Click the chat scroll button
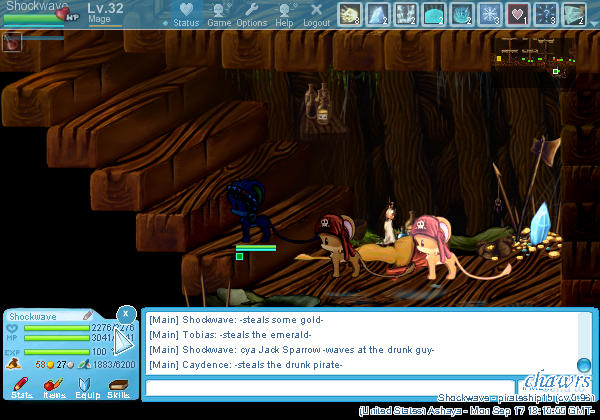The width and height of the screenshot is (600, 420). pos(584,365)
